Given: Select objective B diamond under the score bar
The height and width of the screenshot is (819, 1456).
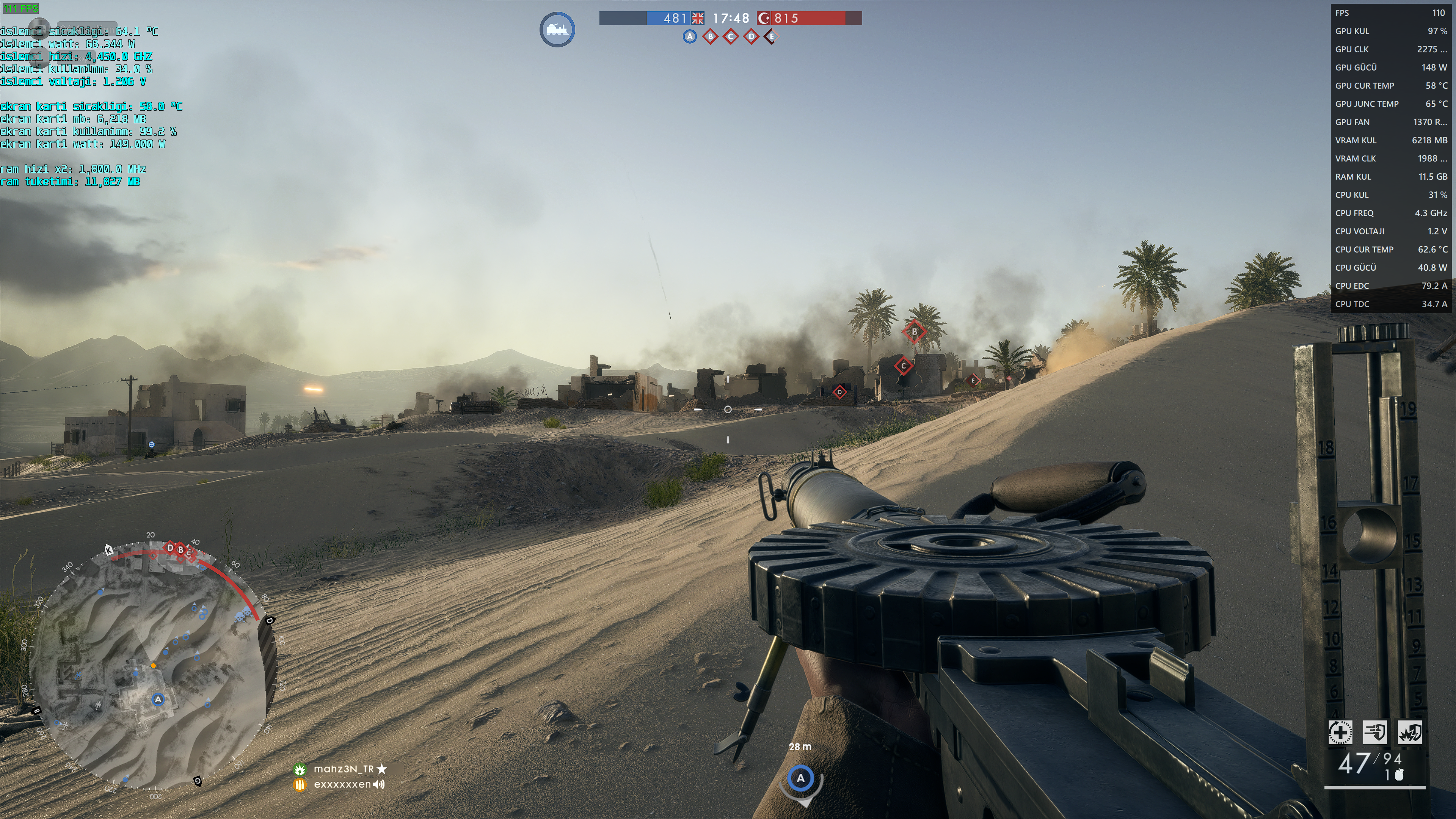Looking at the screenshot, I should pos(711,37).
